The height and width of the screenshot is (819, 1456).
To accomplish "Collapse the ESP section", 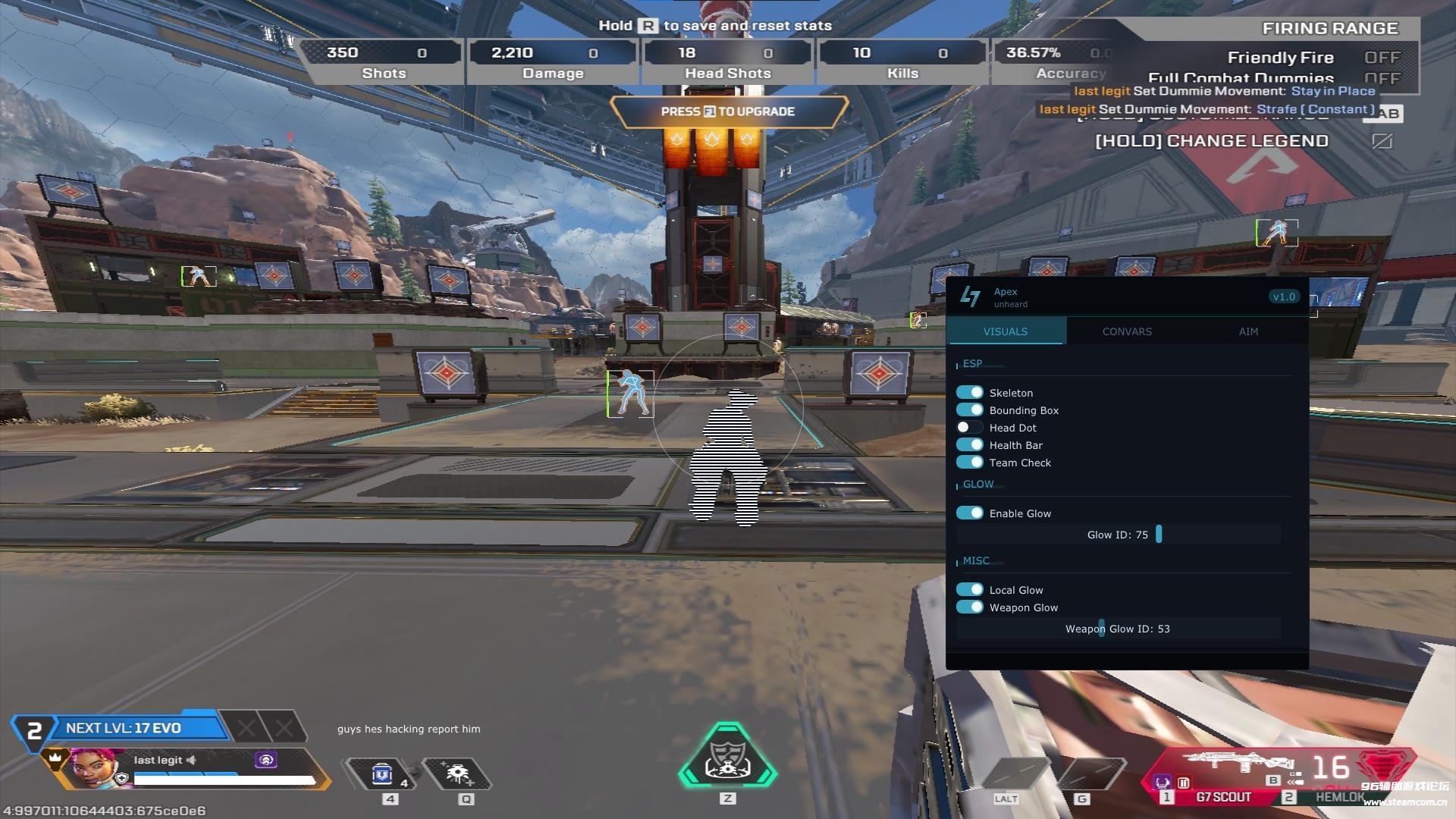I will pyautogui.click(x=974, y=364).
